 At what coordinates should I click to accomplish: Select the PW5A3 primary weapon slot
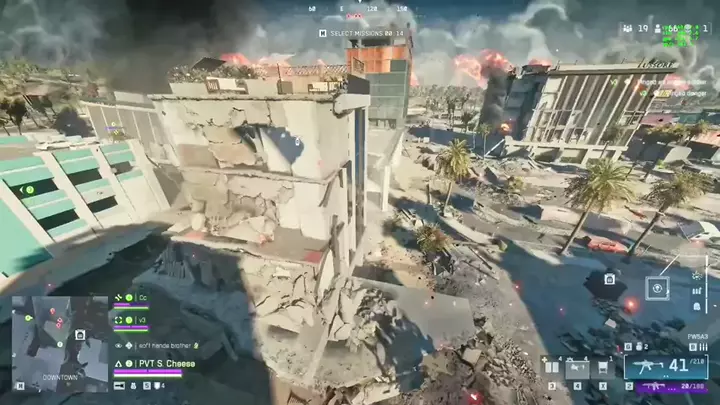[651, 366]
